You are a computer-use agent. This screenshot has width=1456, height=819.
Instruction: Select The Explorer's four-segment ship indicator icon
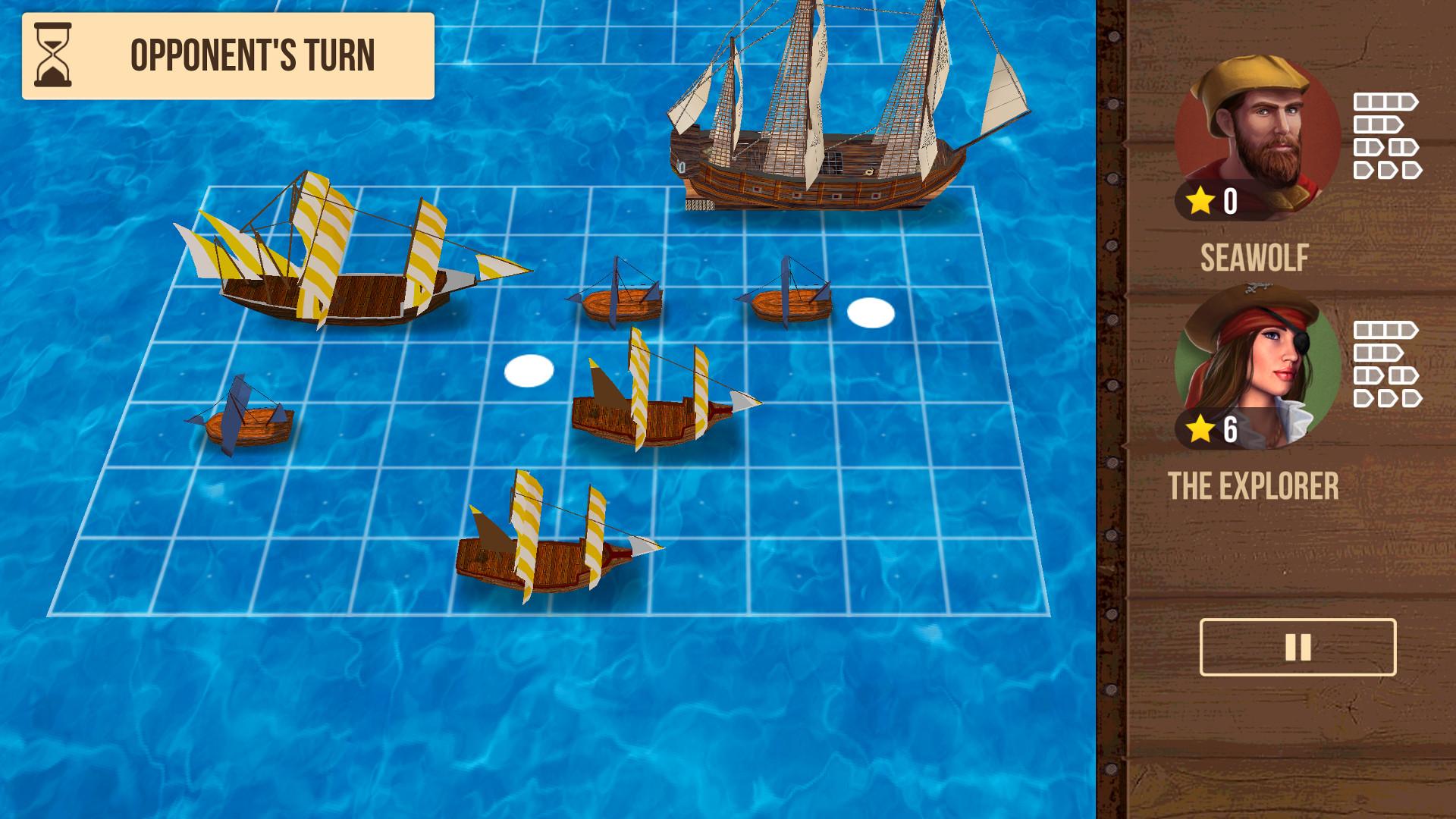(1386, 328)
